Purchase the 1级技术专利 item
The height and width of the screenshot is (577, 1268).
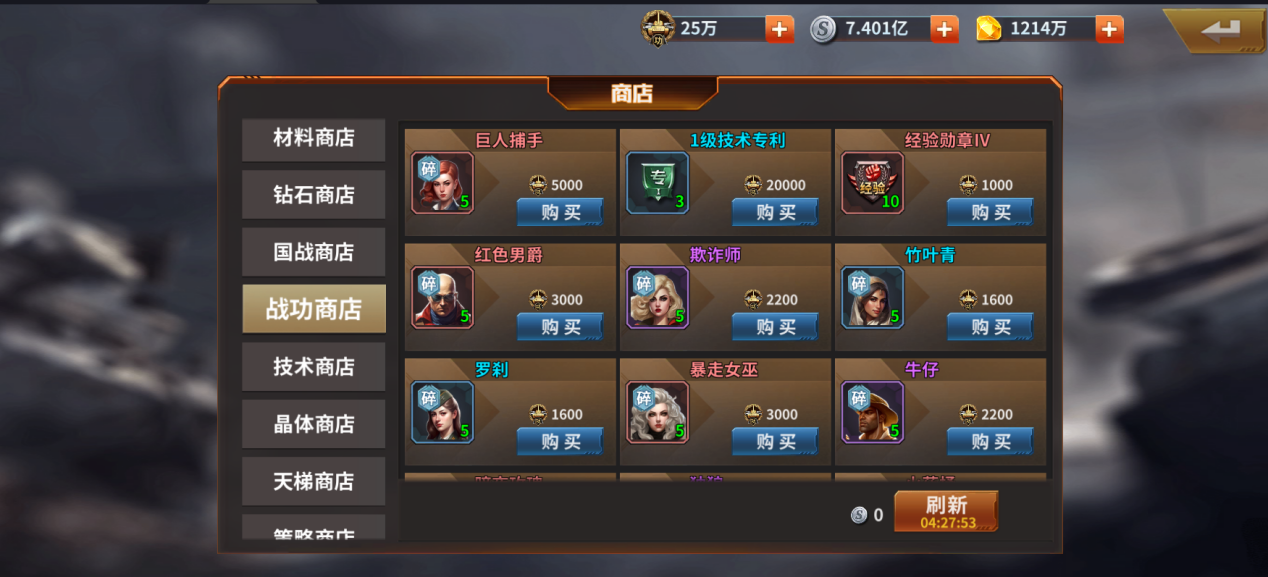click(x=774, y=212)
